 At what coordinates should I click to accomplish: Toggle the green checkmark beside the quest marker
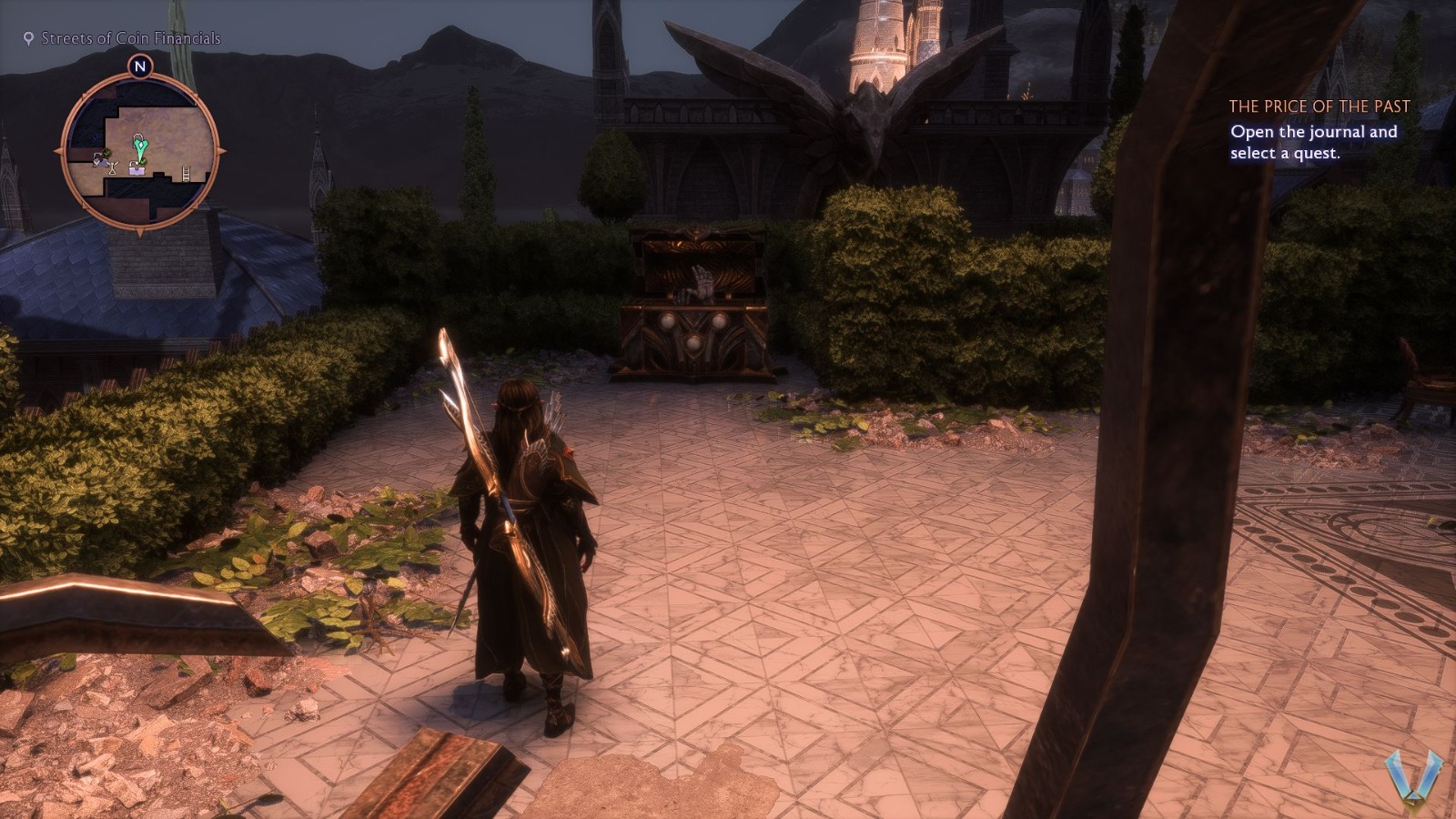tap(143, 163)
